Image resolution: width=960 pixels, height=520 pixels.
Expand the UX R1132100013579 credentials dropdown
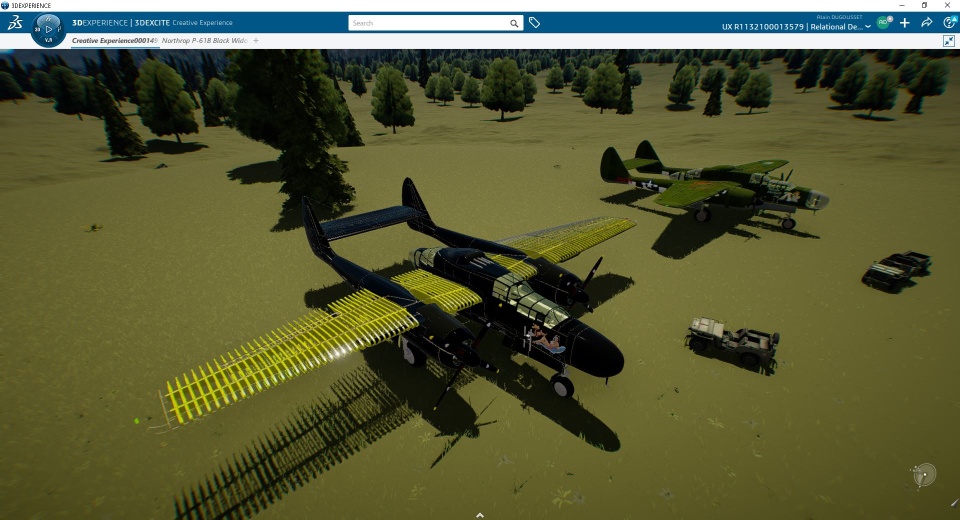pos(868,27)
